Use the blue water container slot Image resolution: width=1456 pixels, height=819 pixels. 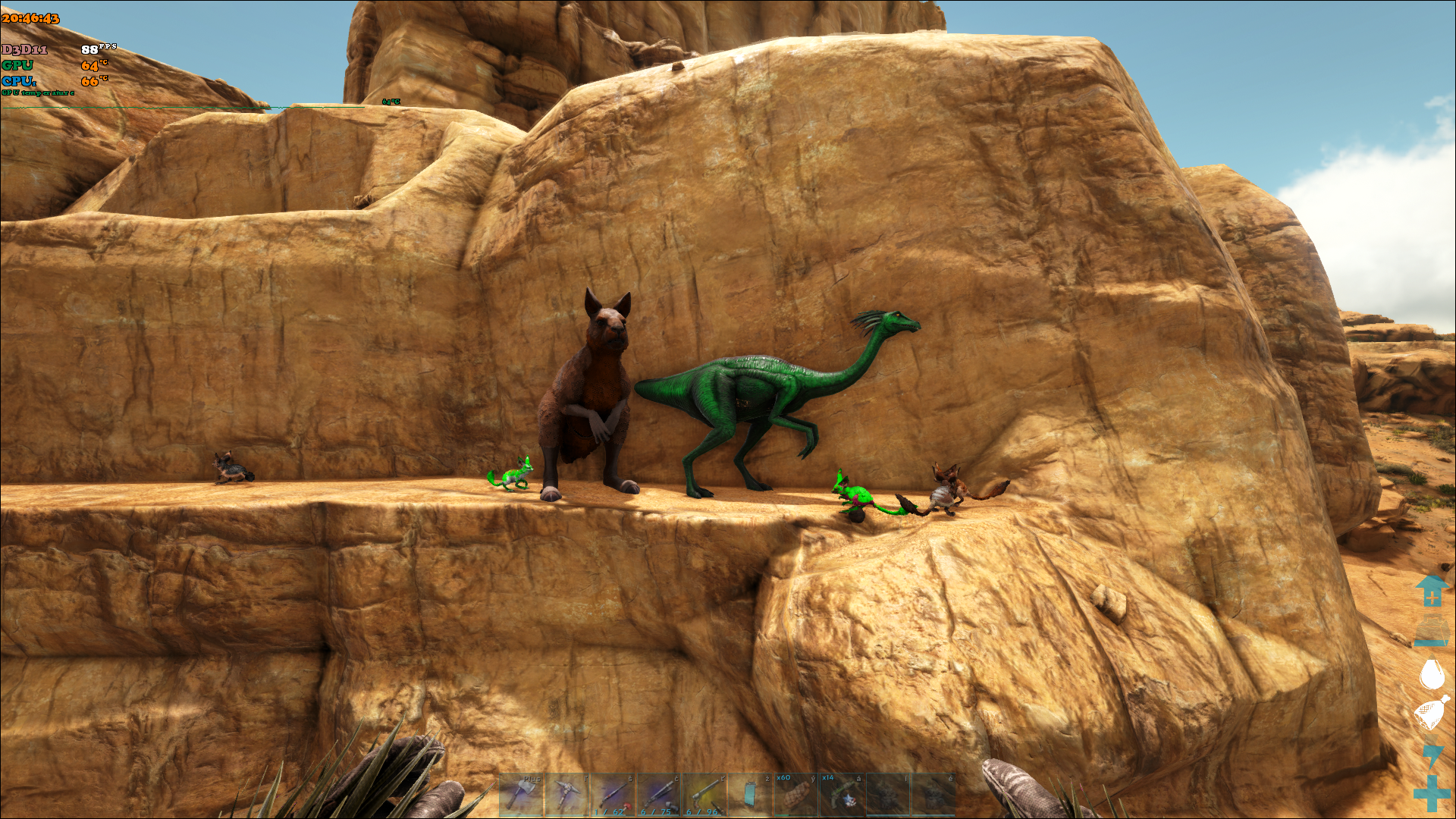749,795
